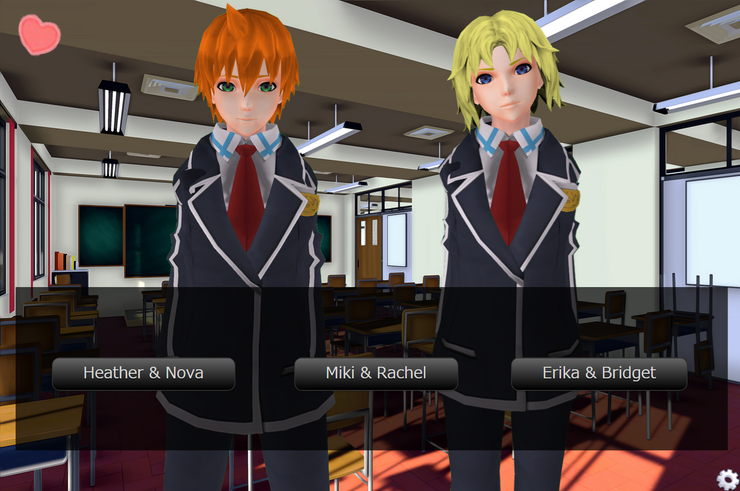
Task: Pick the Erika & Bridget option
Action: (599, 374)
